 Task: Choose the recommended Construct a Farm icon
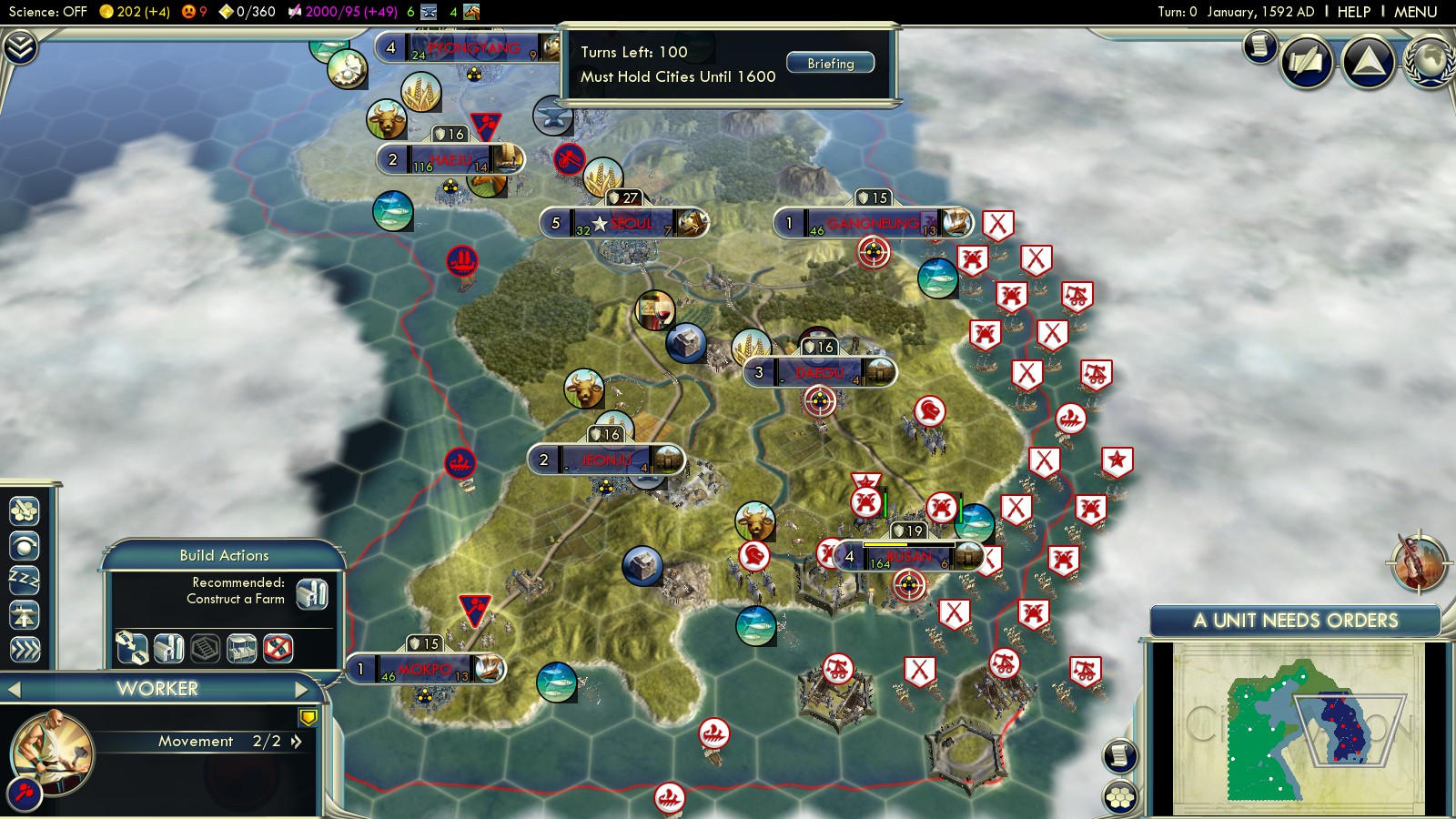pyautogui.click(x=312, y=593)
